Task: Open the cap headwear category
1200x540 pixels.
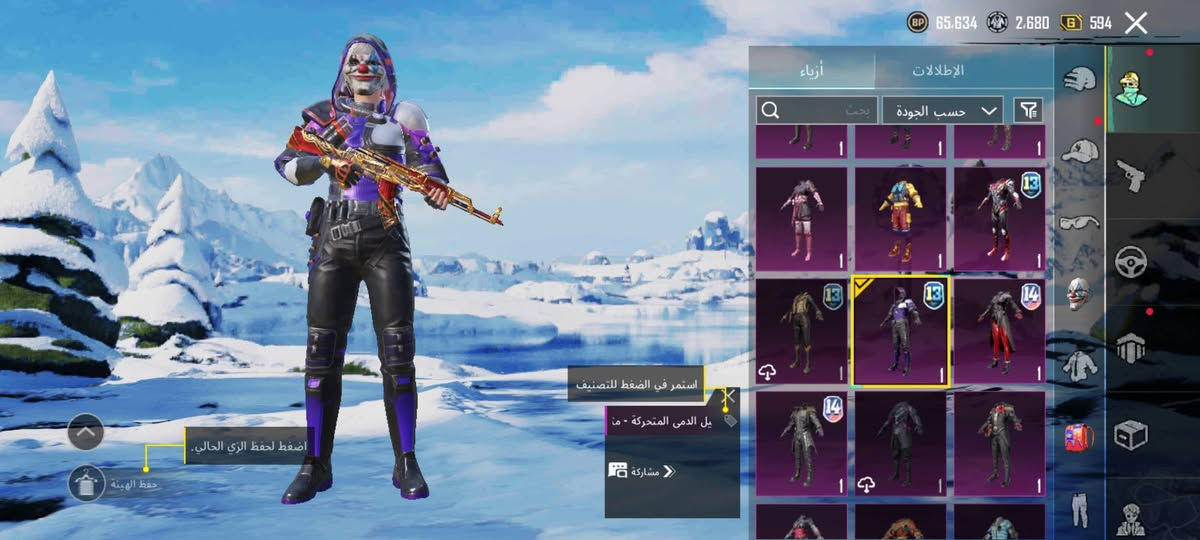Action: 1080,151
